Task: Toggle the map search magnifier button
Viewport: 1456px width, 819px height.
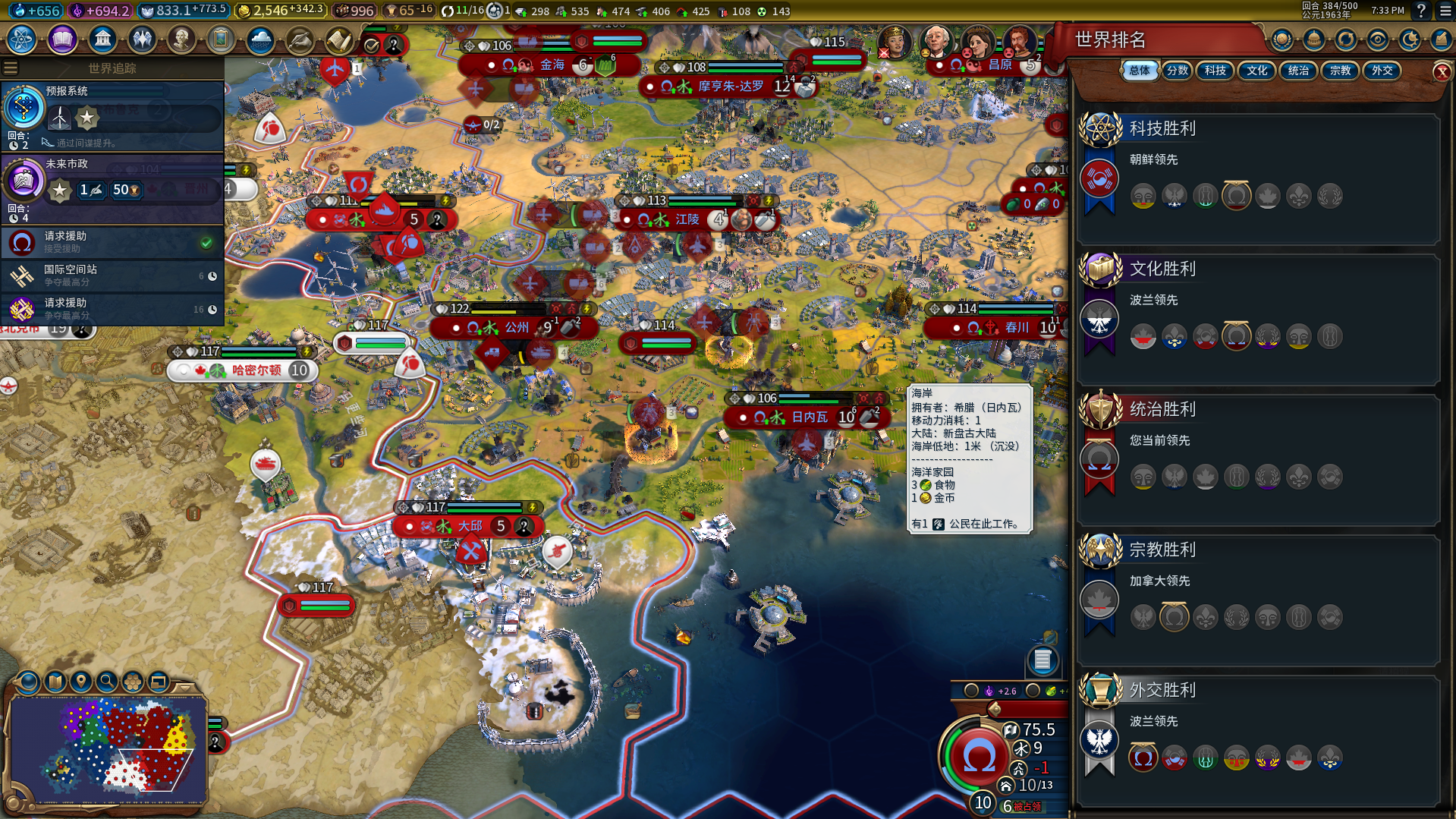Action: (107, 682)
